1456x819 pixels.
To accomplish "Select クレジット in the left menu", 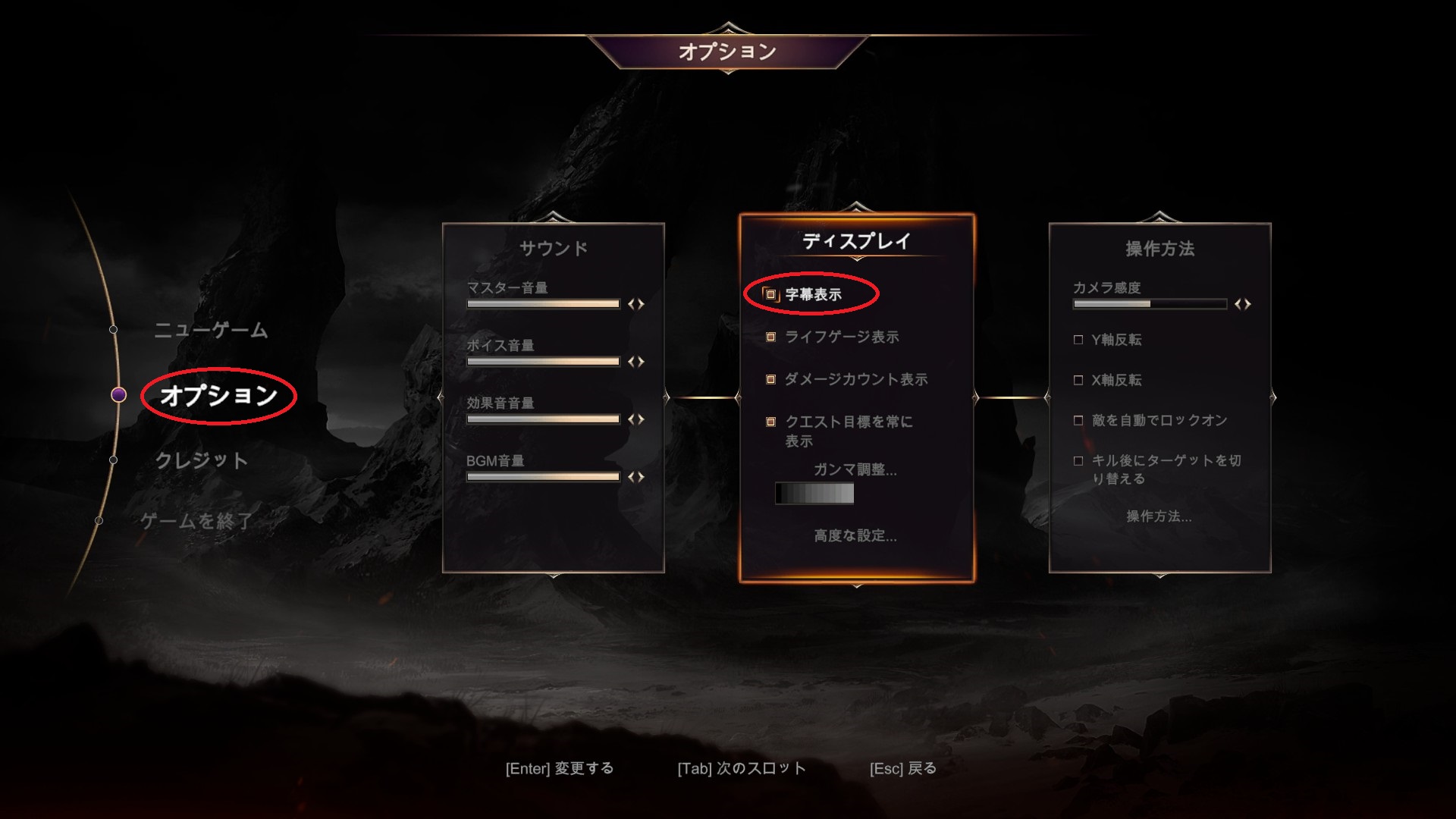I will click(202, 459).
